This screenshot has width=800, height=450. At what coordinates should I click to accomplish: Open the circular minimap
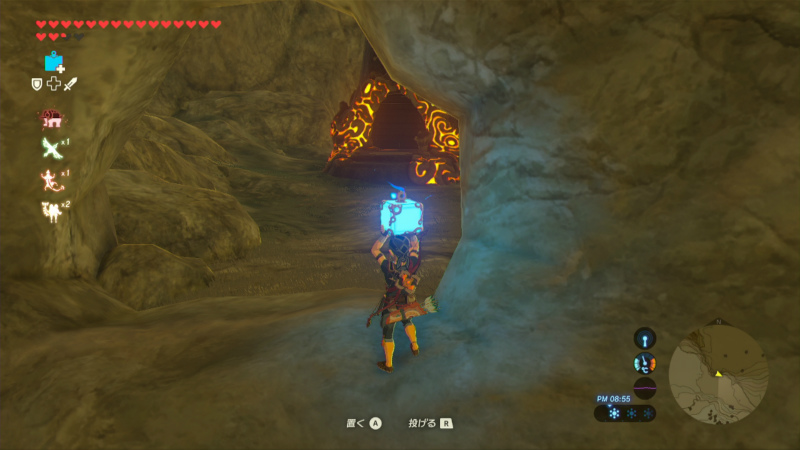[718, 372]
